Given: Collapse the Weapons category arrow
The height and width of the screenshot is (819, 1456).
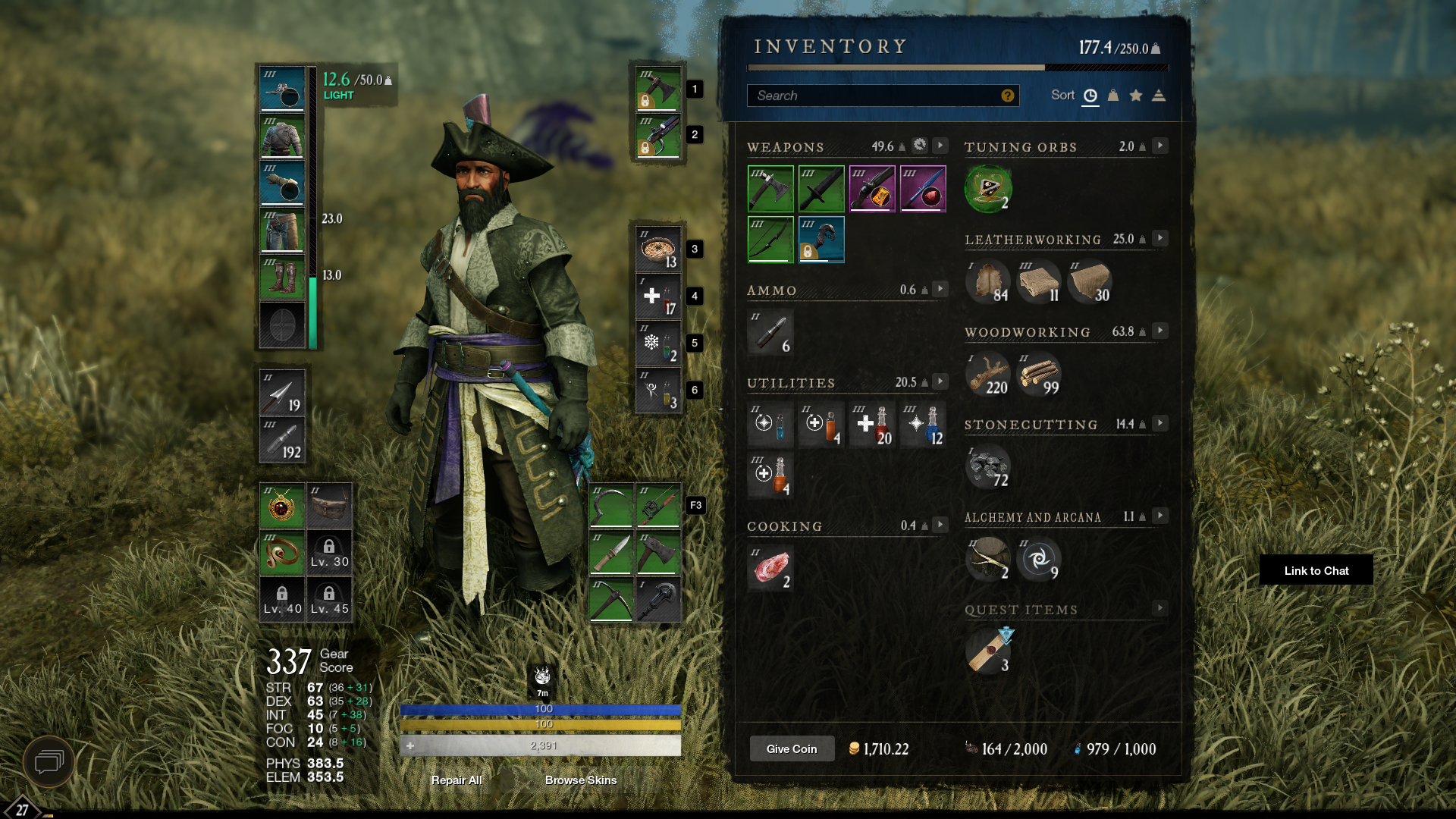Looking at the screenshot, I should pos(940,146).
